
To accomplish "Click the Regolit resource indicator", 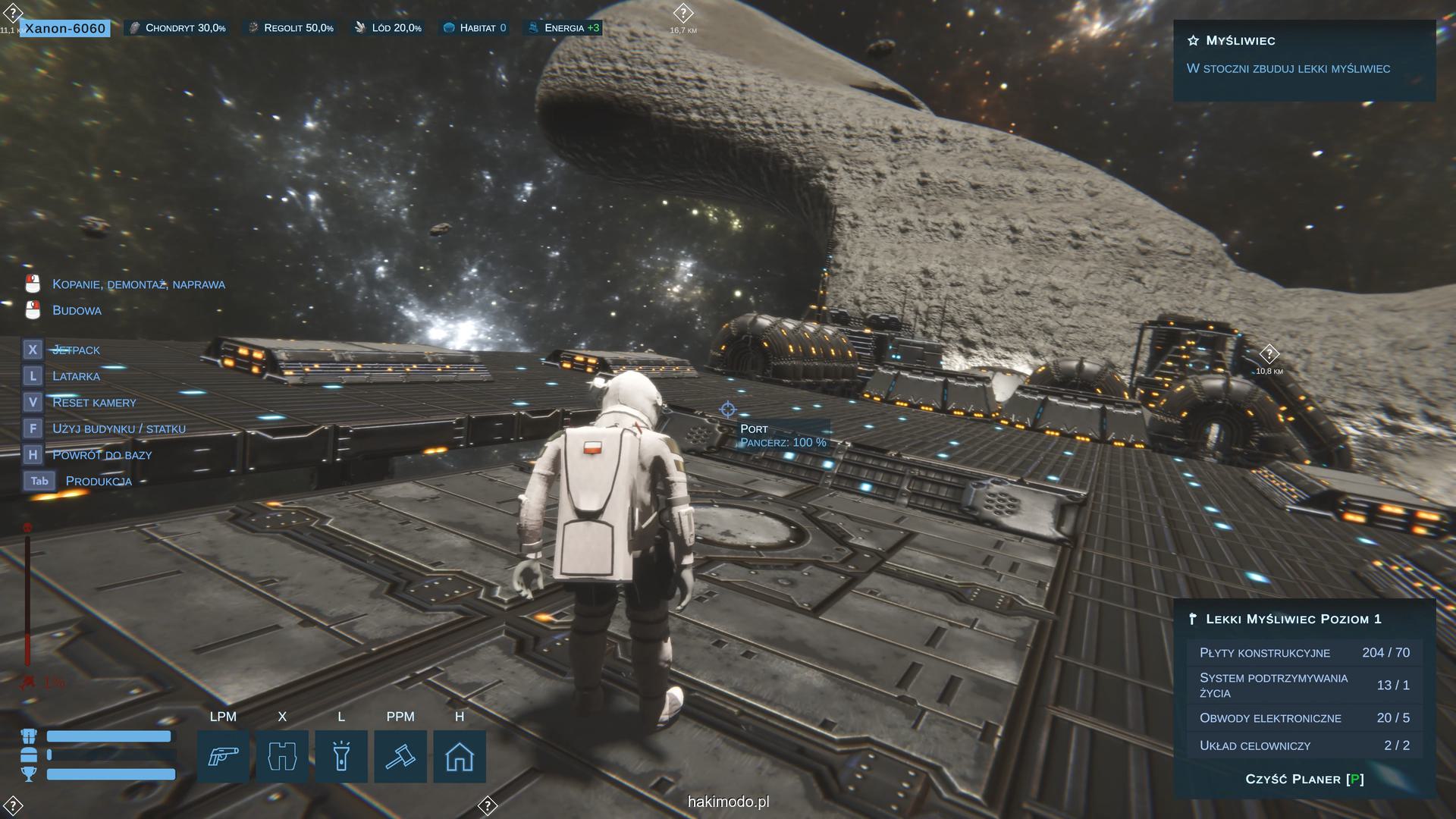I will click(x=291, y=28).
